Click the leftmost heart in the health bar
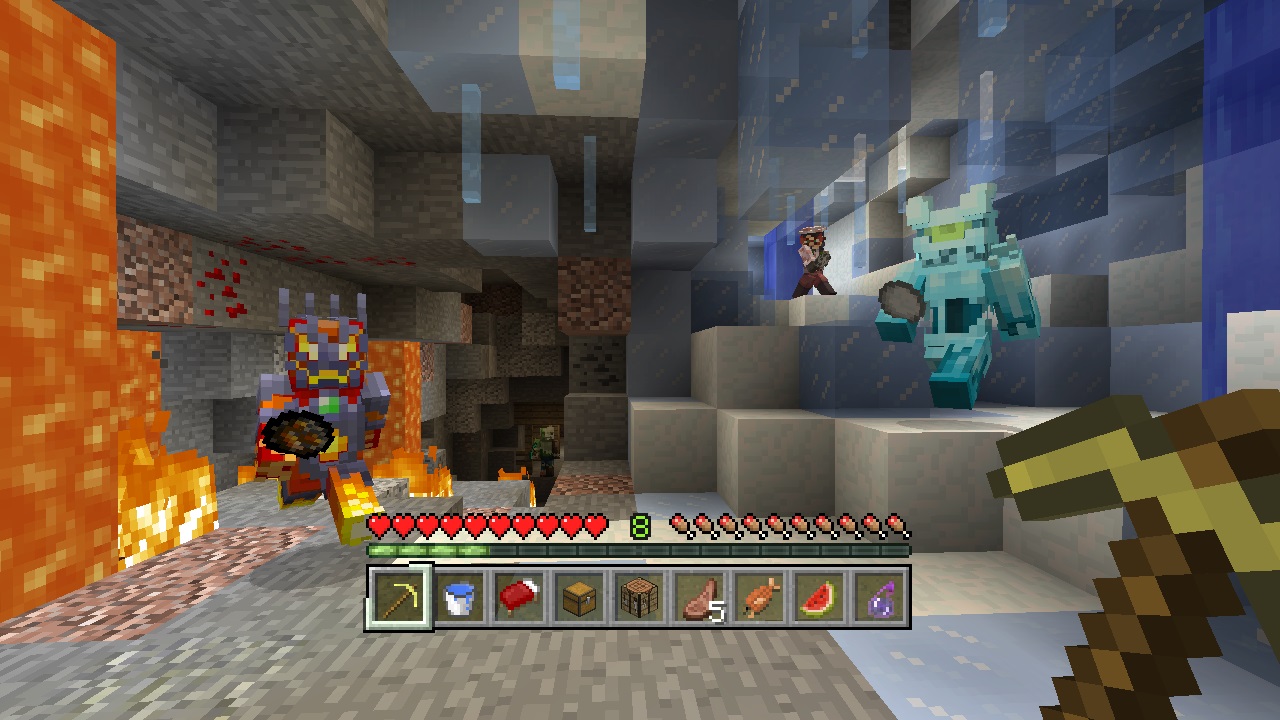The height and width of the screenshot is (720, 1280). click(377, 523)
